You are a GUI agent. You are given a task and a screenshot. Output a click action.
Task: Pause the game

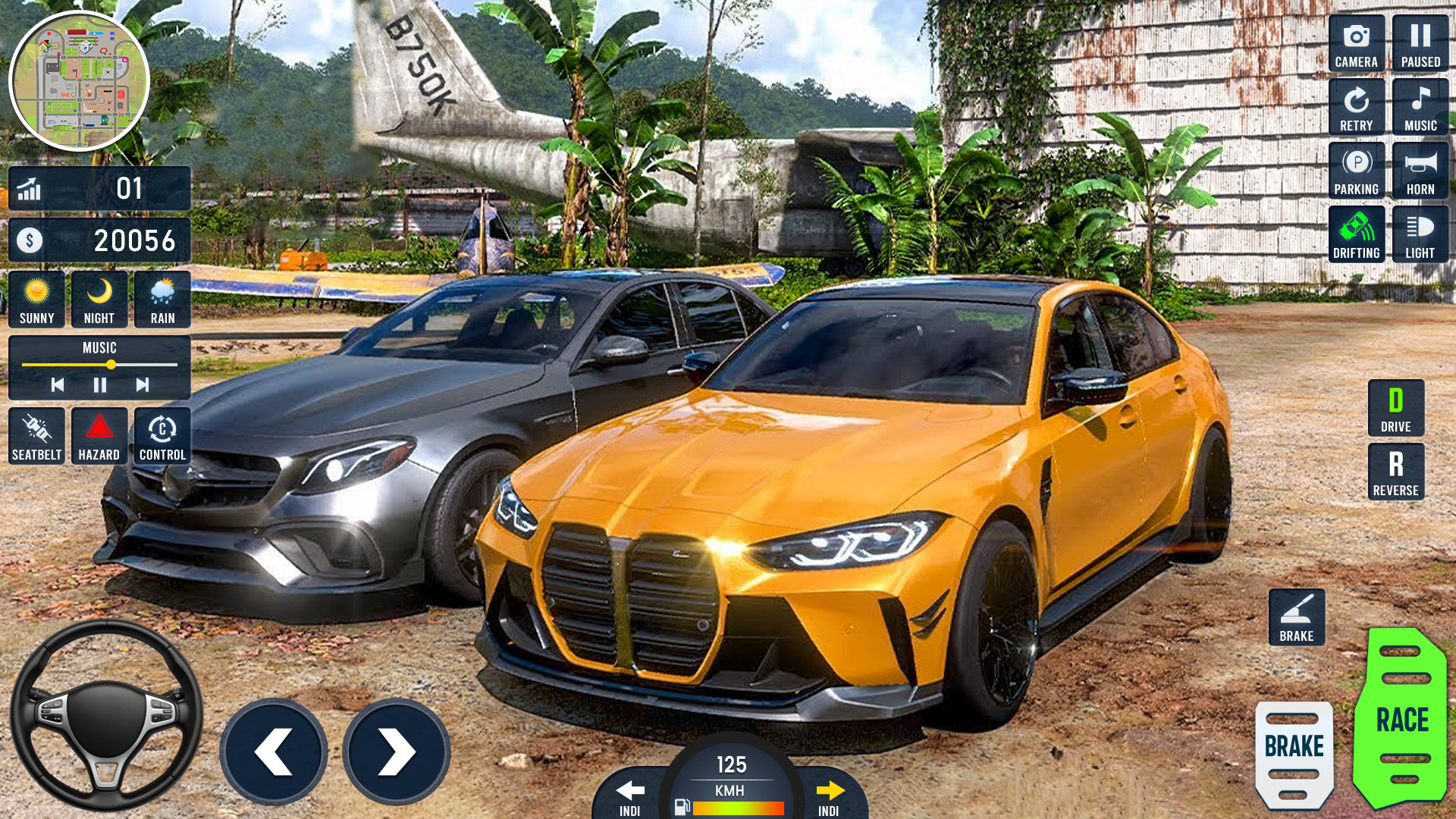point(1421,42)
